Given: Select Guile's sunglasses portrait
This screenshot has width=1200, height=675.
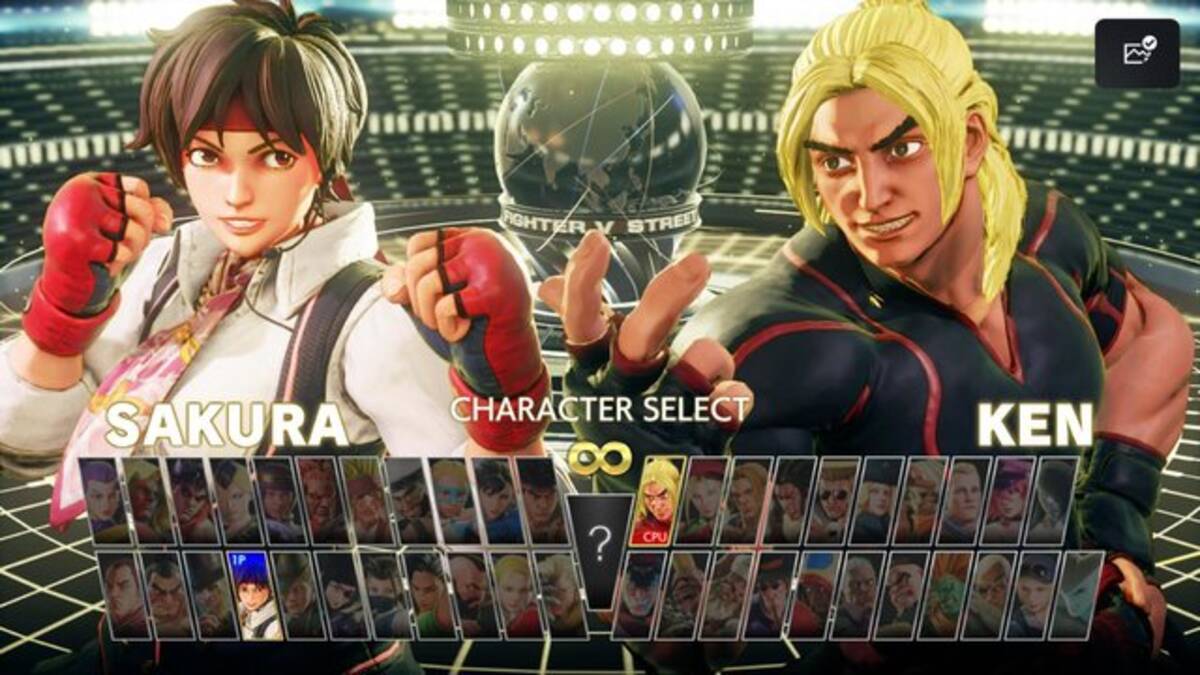Looking at the screenshot, I should click(834, 500).
